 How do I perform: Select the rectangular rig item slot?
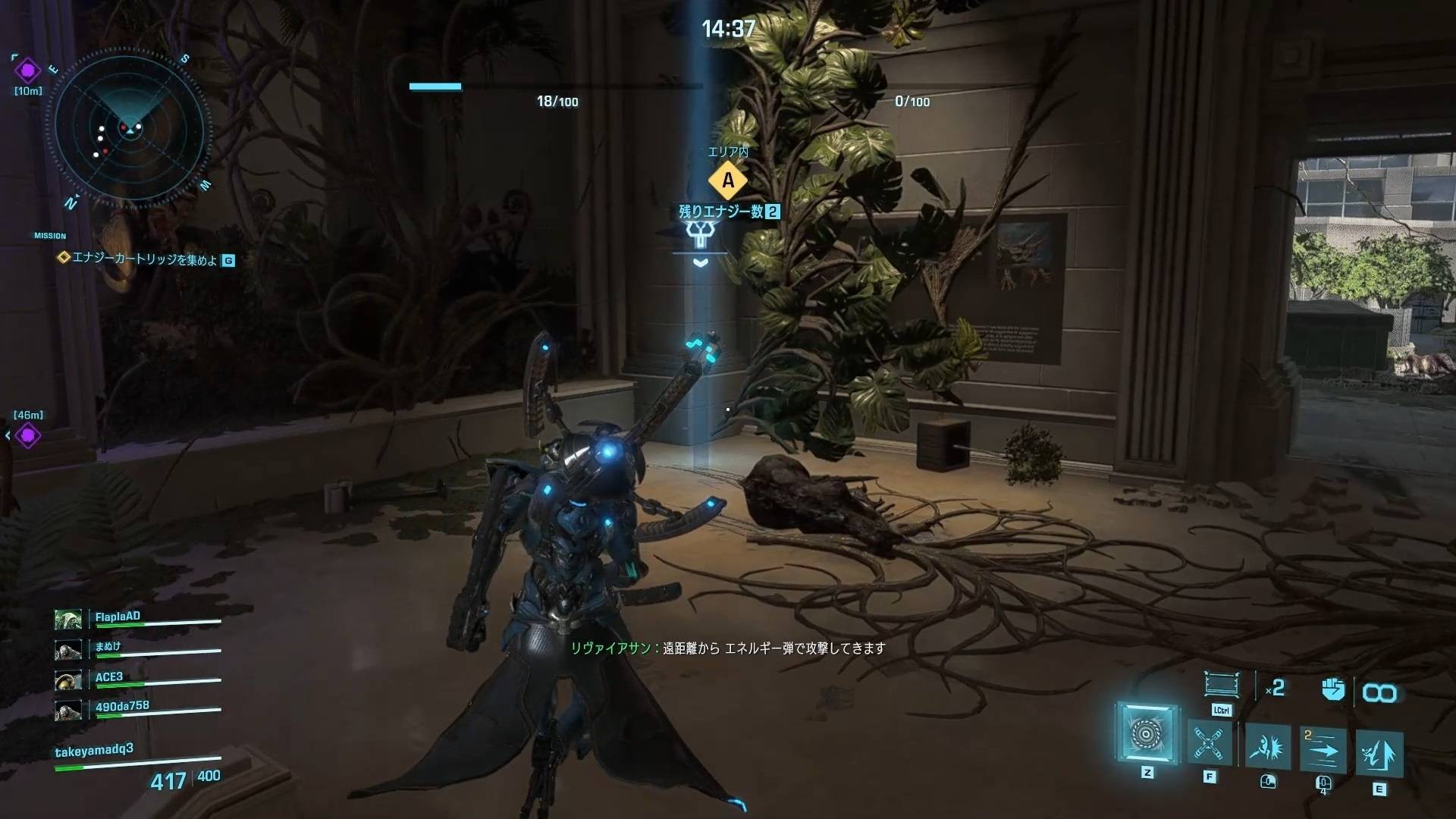tap(1221, 685)
